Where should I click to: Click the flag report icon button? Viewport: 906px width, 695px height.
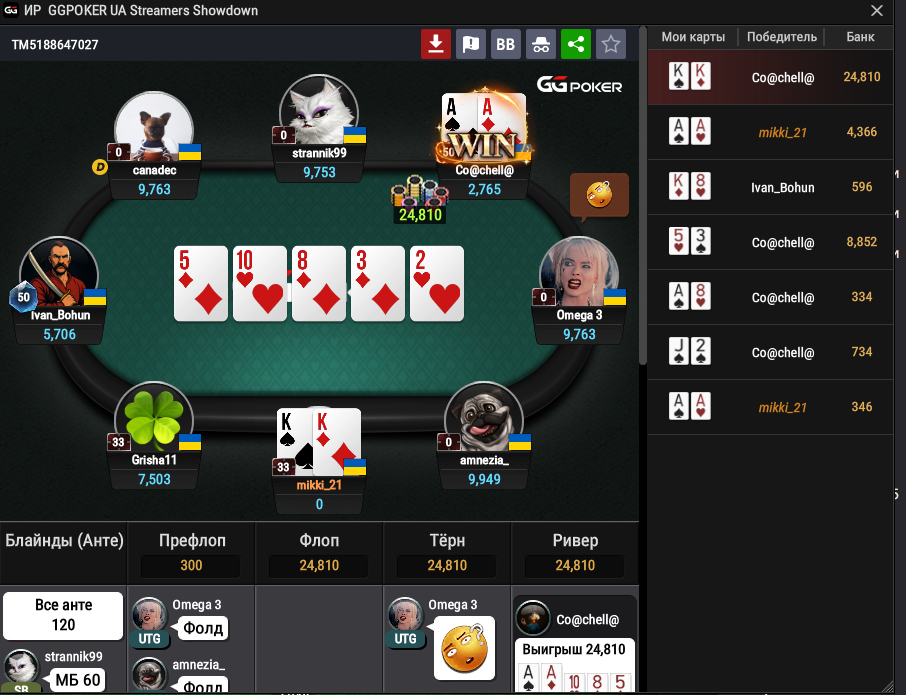[470, 44]
